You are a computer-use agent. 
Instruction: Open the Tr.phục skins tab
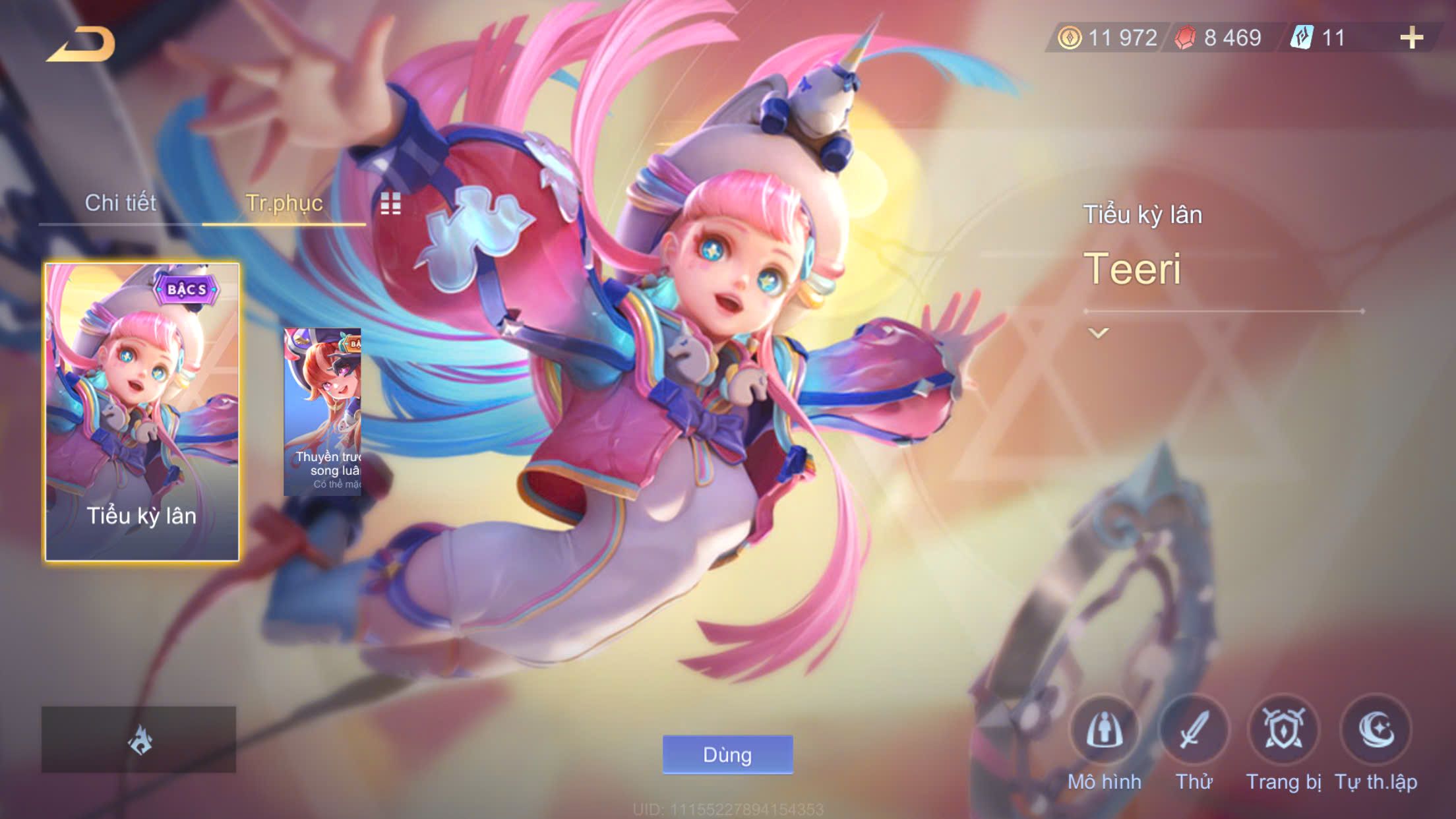284,203
